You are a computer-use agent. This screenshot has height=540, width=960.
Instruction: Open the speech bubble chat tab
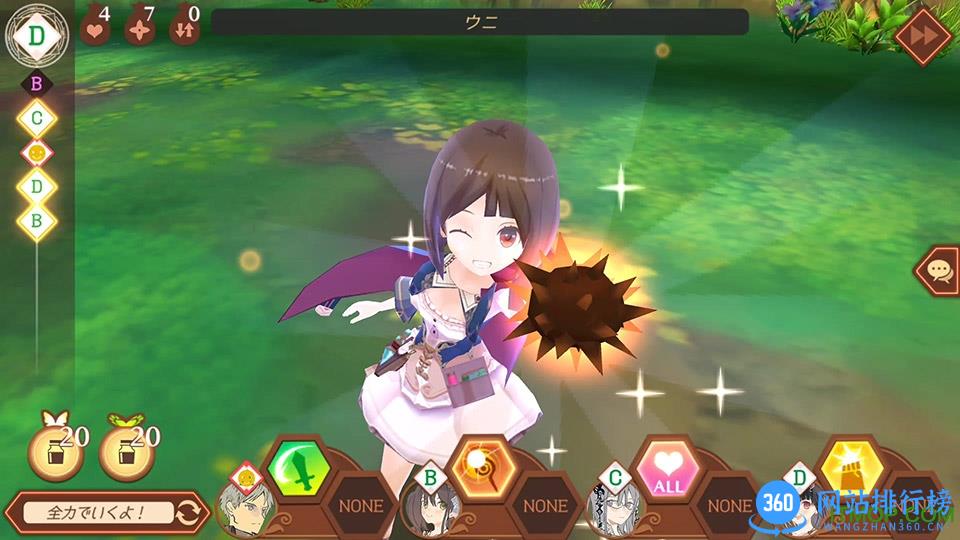point(940,270)
